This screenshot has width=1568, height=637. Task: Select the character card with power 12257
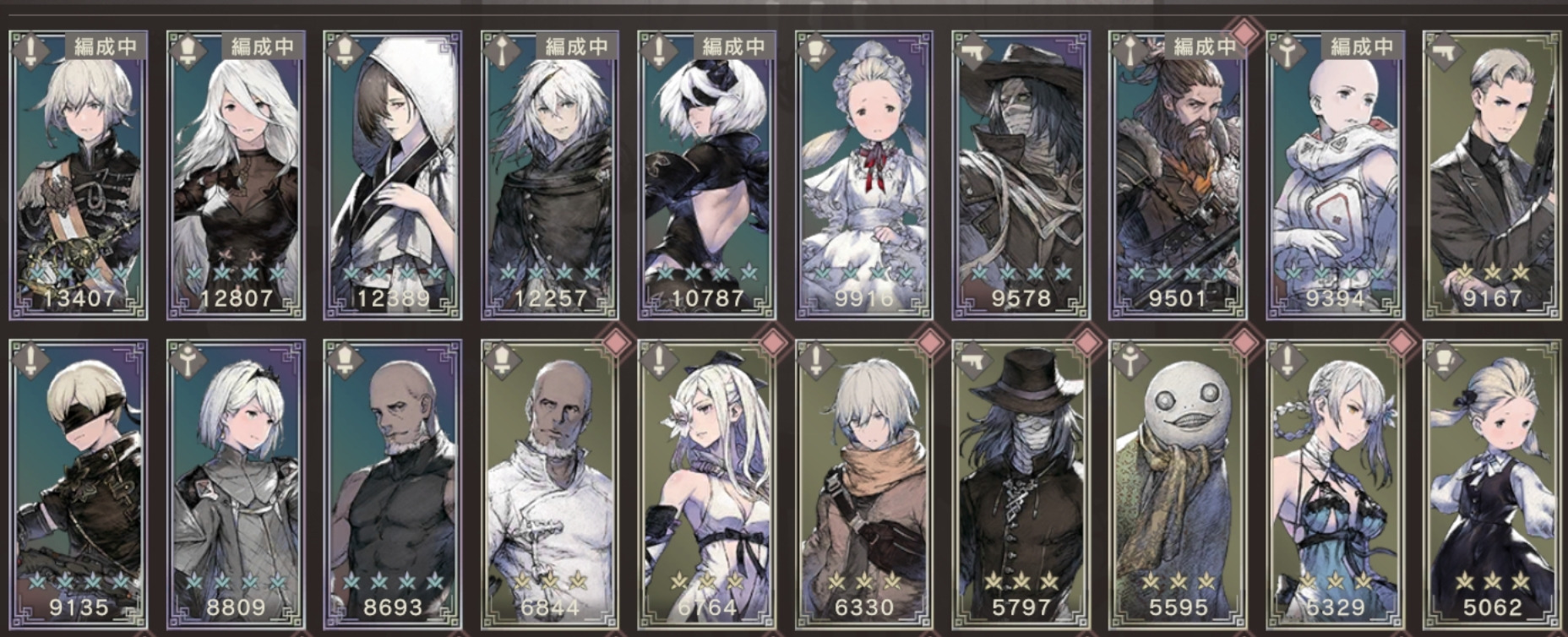coord(550,176)
